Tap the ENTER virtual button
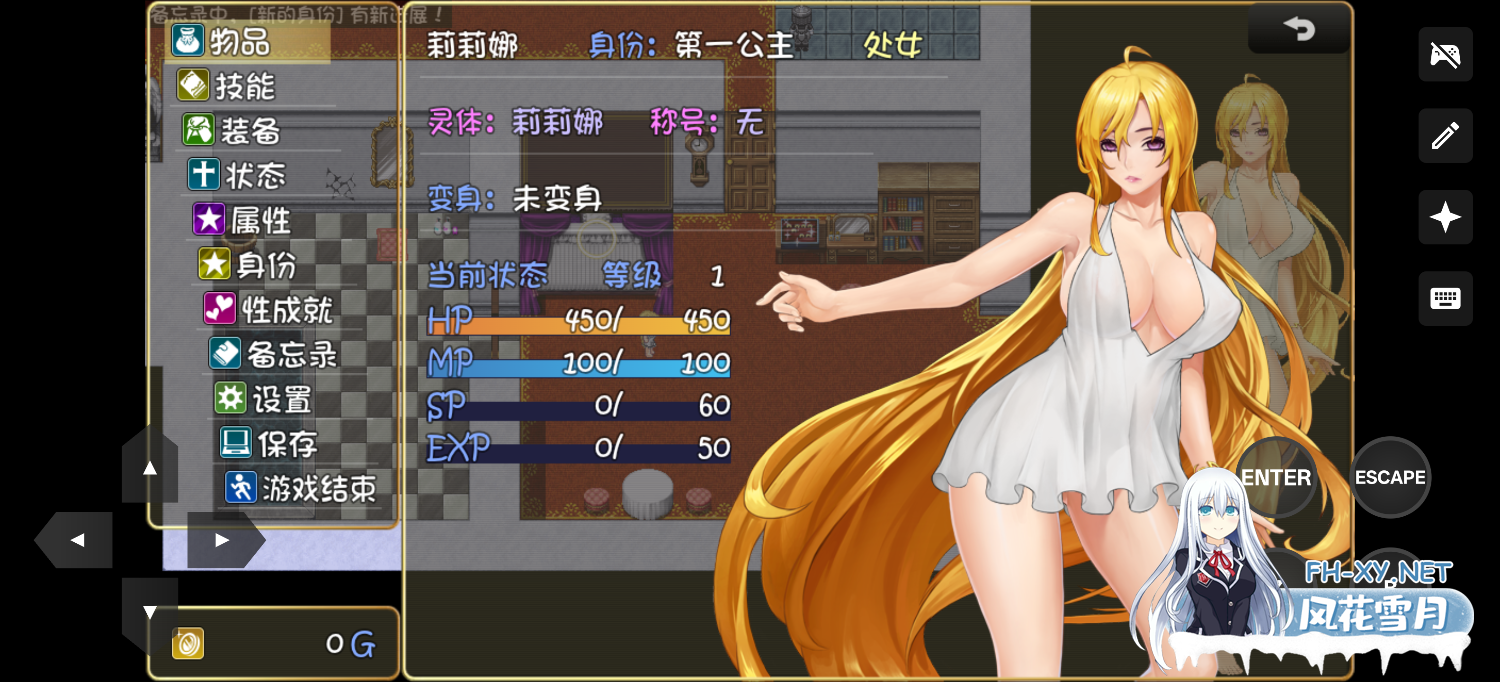1500x682 pixels. [1276, 478]
